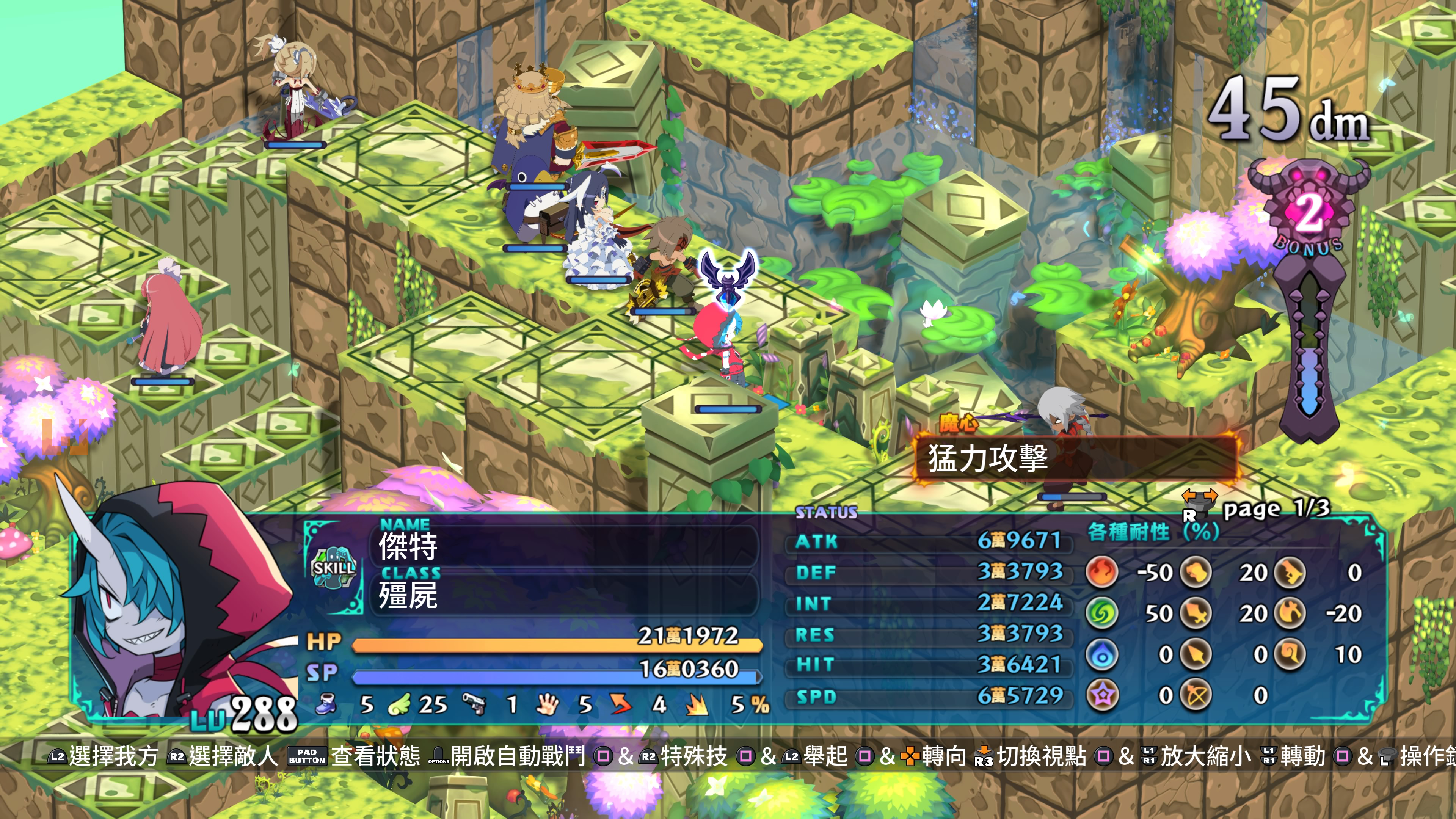Viewport: 1456px width, 819px height.
Task: Click the 傑特 name field
Action: [x=565, y=546]
